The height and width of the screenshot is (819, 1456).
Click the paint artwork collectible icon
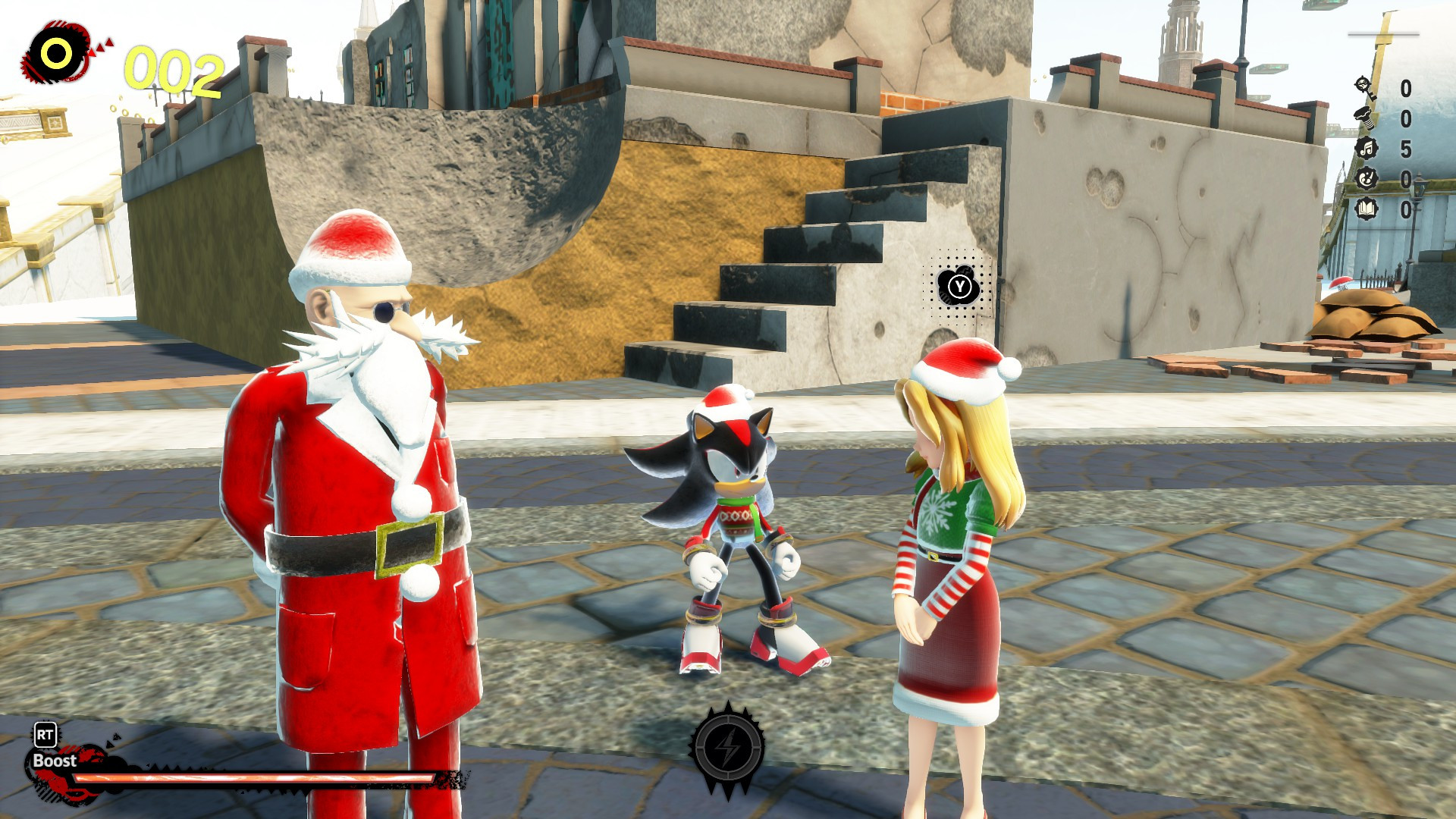(1367, 179)
